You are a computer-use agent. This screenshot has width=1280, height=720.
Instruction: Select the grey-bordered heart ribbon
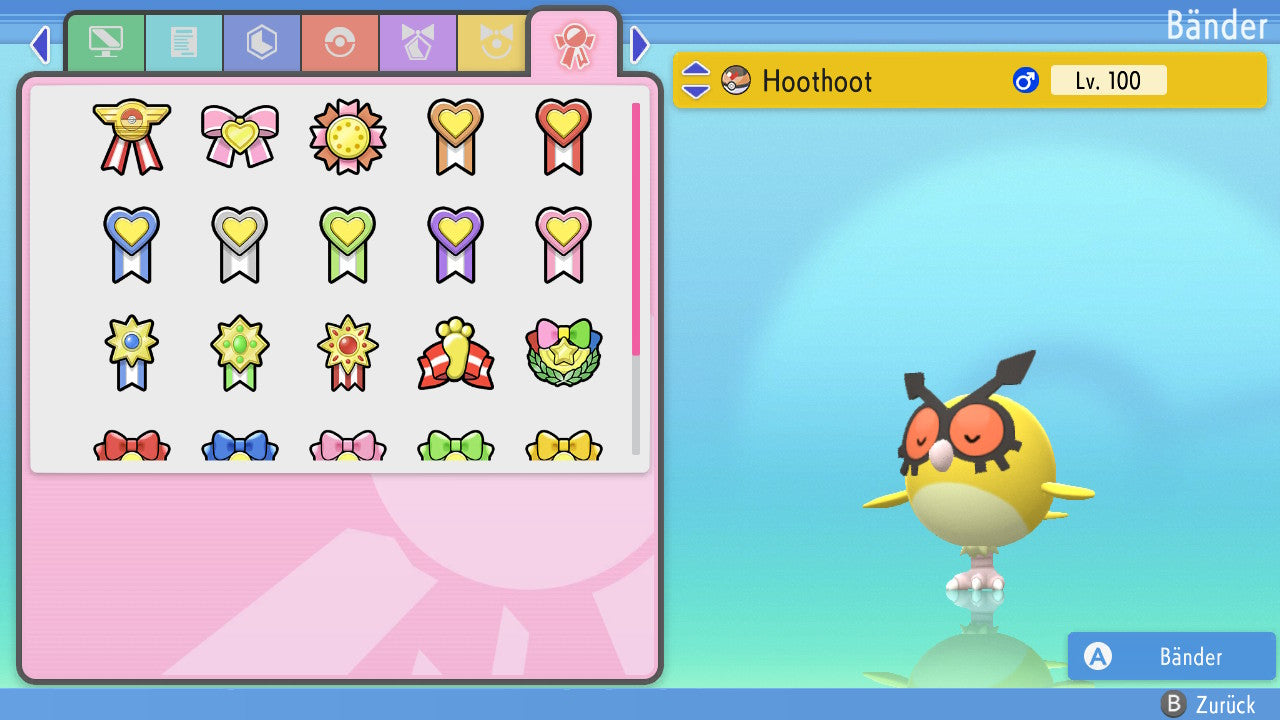[240, 244]
